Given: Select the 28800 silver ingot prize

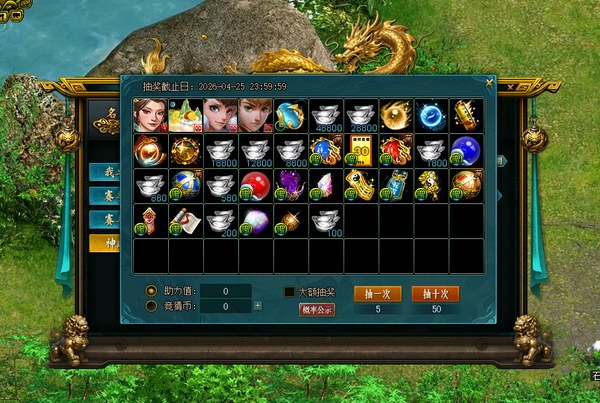Looking at the screenshot, I should tap(361, 116).
